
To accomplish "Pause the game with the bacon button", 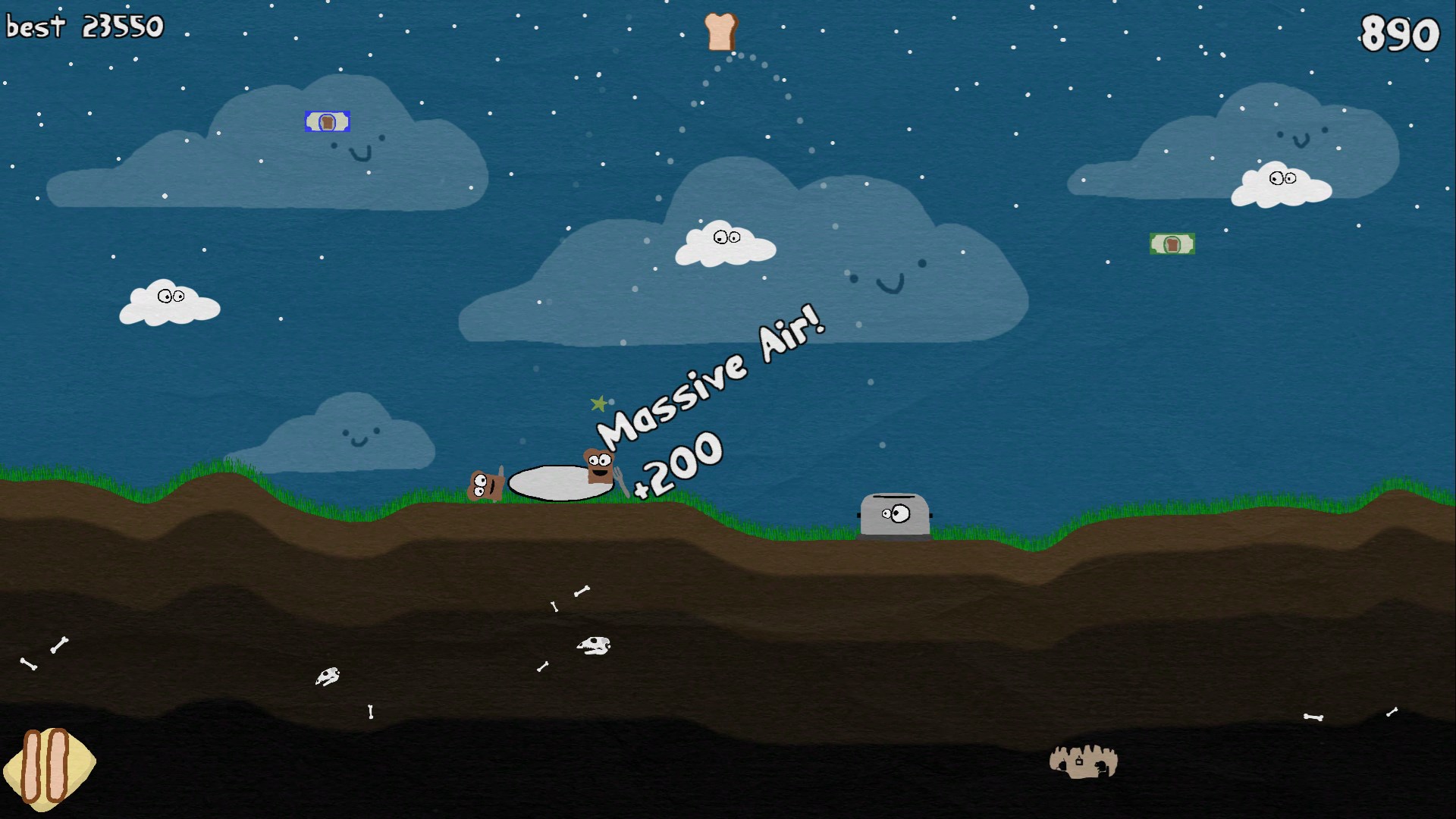I will click(x=47, y=766).
